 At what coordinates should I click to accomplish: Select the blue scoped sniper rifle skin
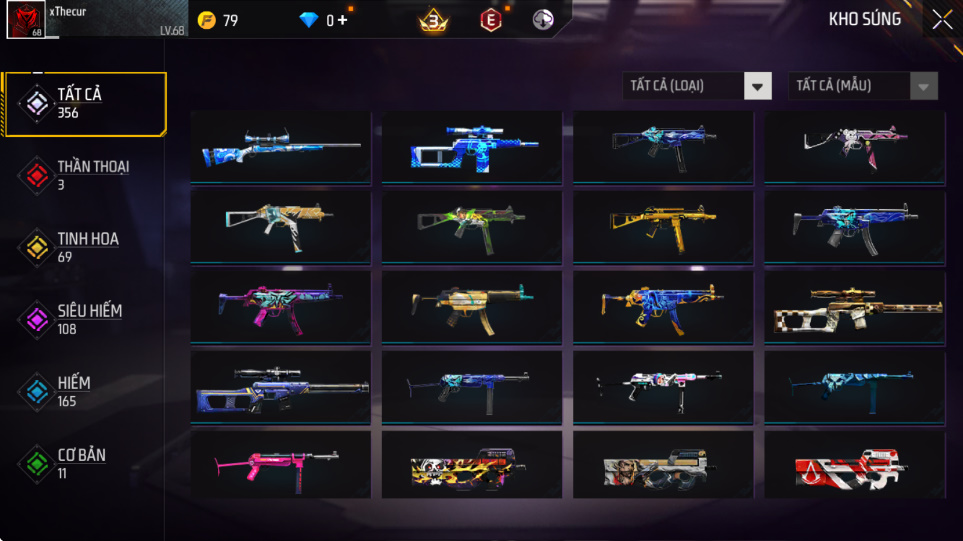pos(280,147)
